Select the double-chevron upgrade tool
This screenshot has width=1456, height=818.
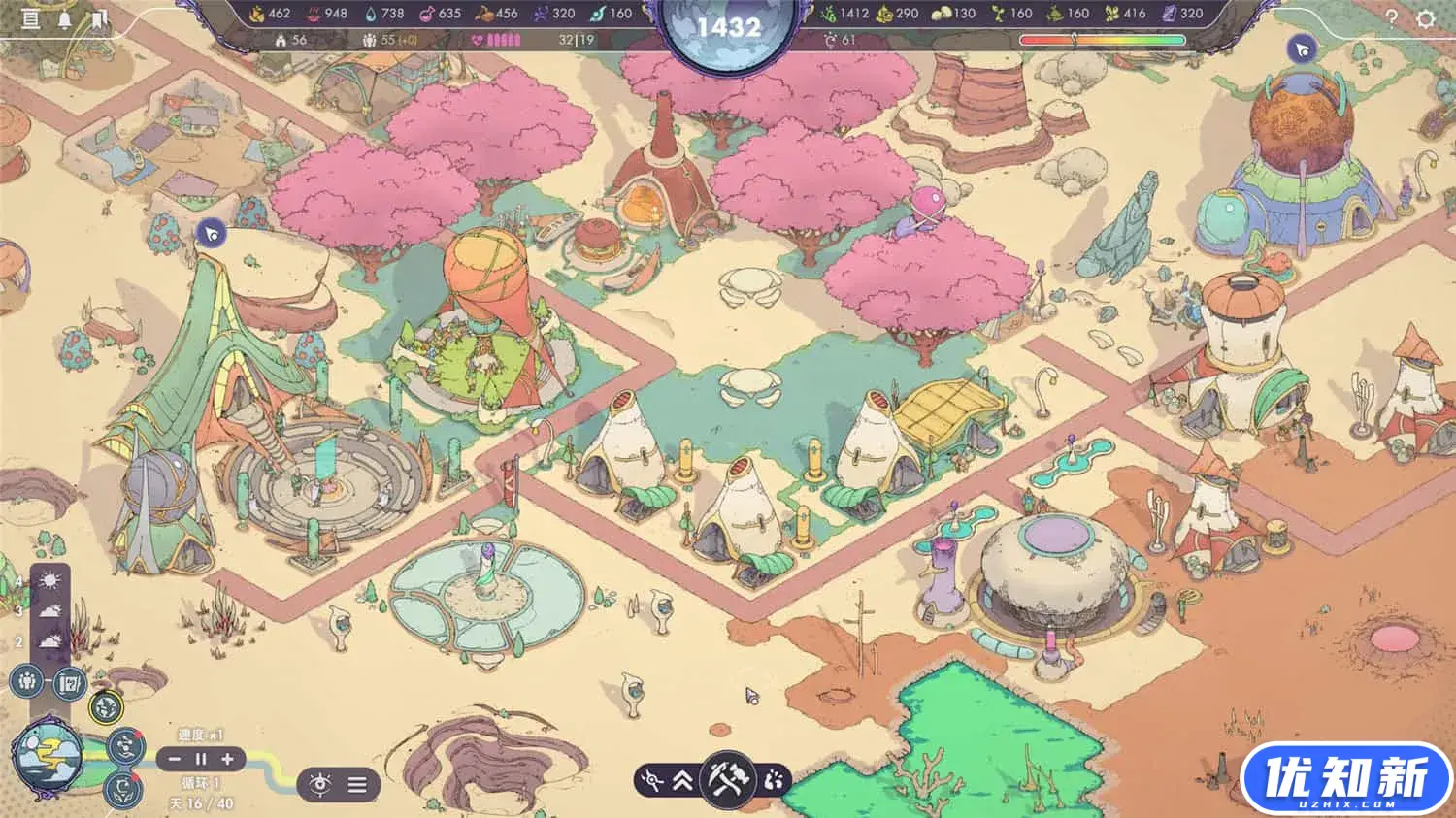682,780
